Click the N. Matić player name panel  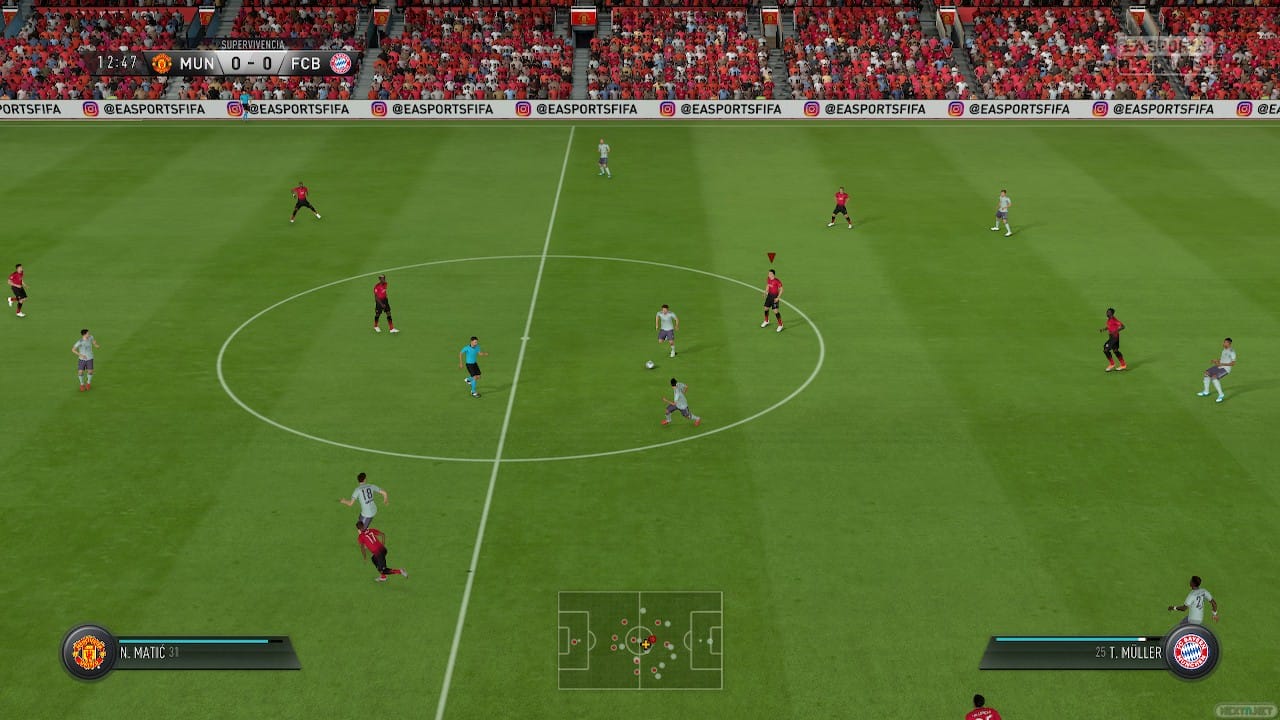pyautogui.click(x=205, y=652)
